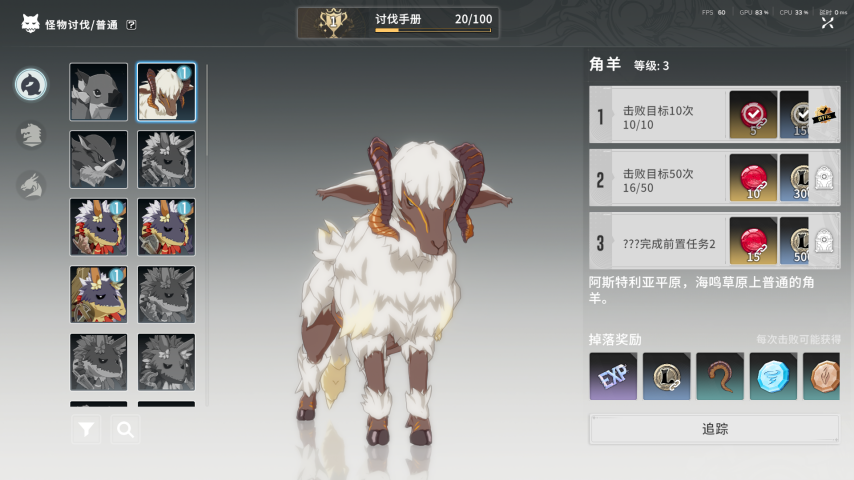Switch to the top circular monster category tab

point(31,85)
